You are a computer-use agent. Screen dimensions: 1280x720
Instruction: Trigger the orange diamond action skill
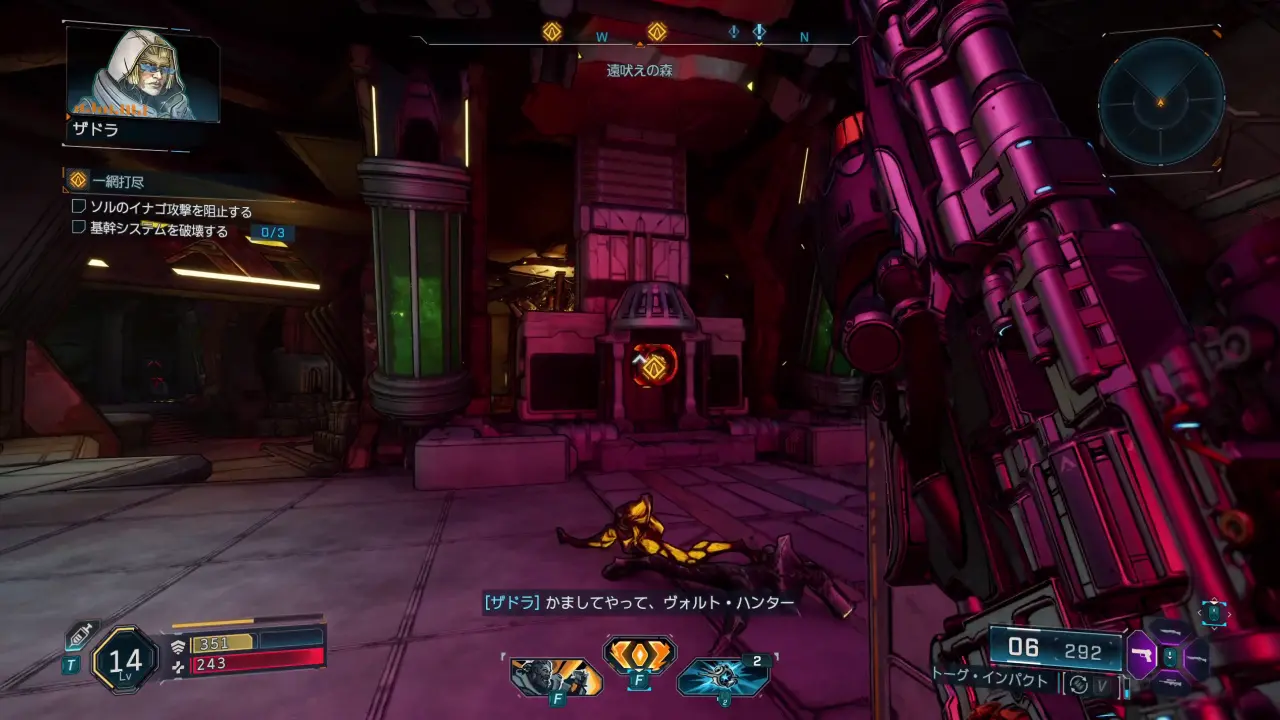click(x=639, y=655)
